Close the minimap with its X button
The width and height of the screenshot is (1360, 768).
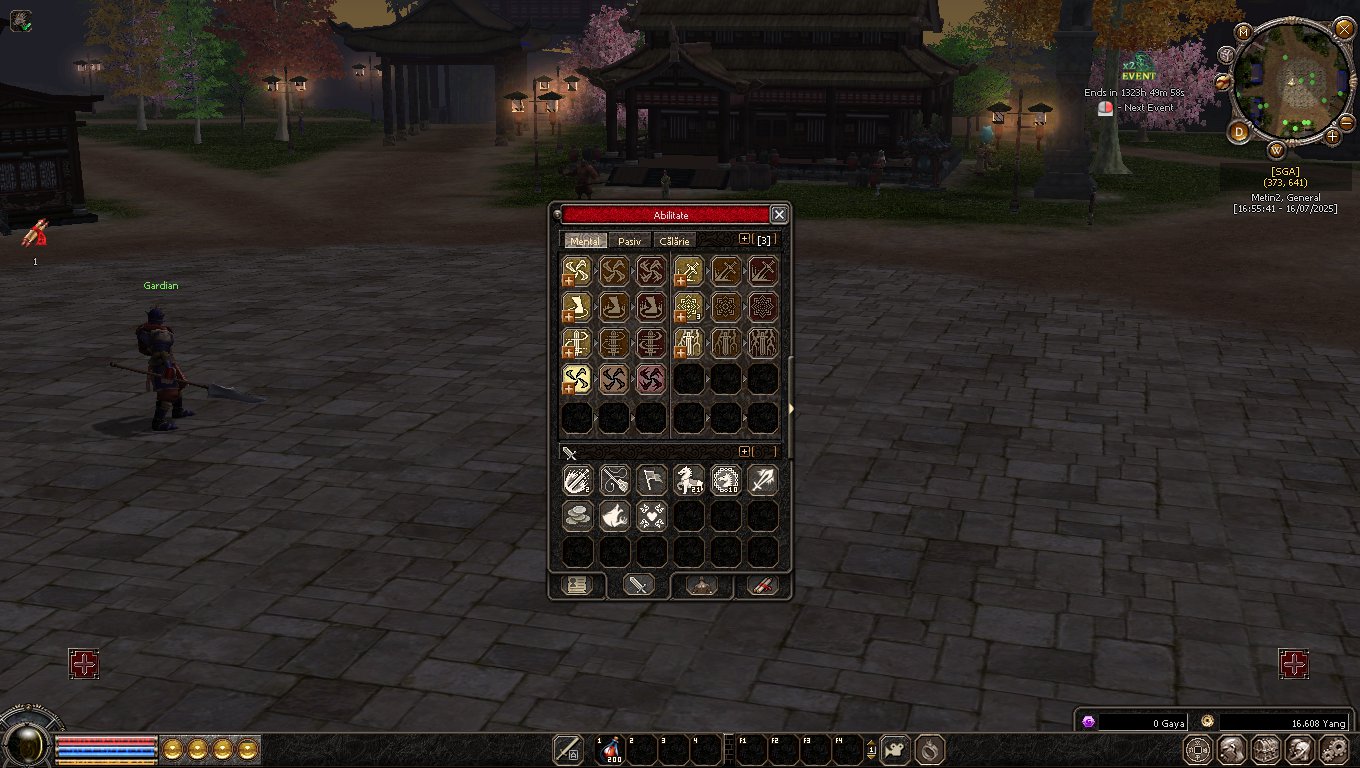tap(1343, 29)
